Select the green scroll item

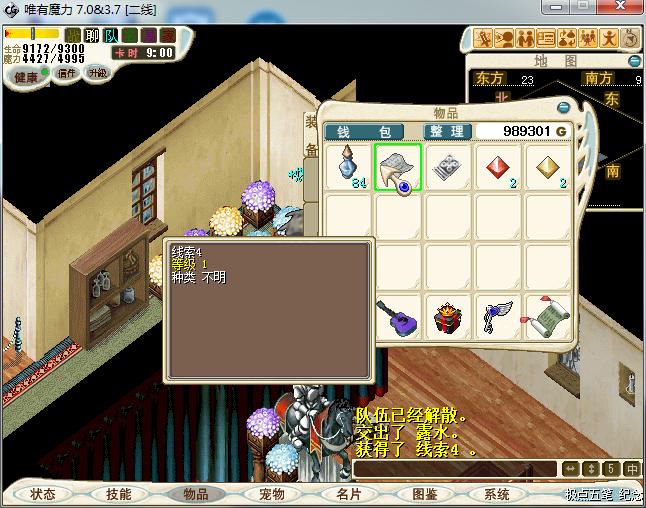click(x=548, y=318)
